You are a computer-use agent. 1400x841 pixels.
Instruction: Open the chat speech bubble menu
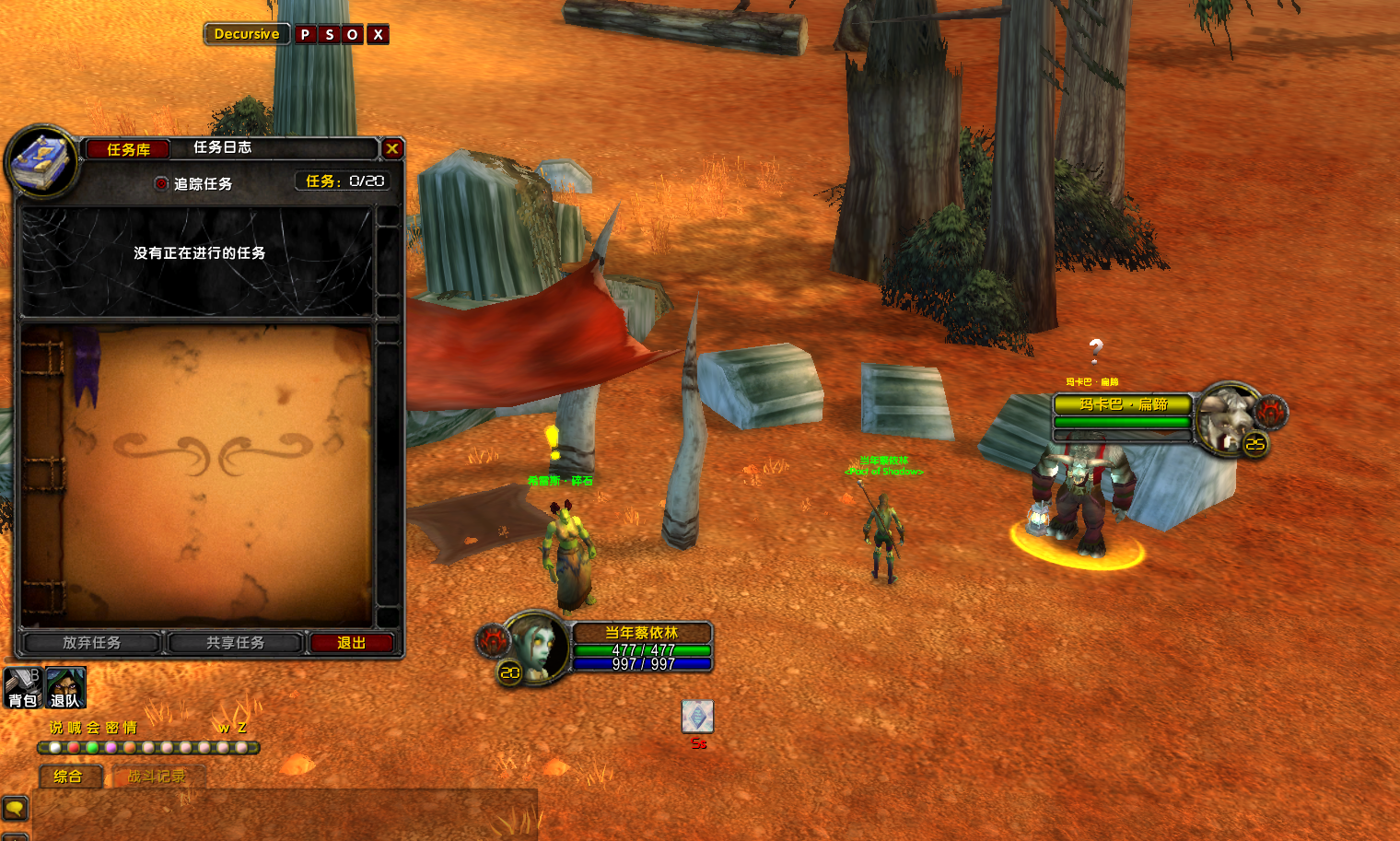(16, 809)
